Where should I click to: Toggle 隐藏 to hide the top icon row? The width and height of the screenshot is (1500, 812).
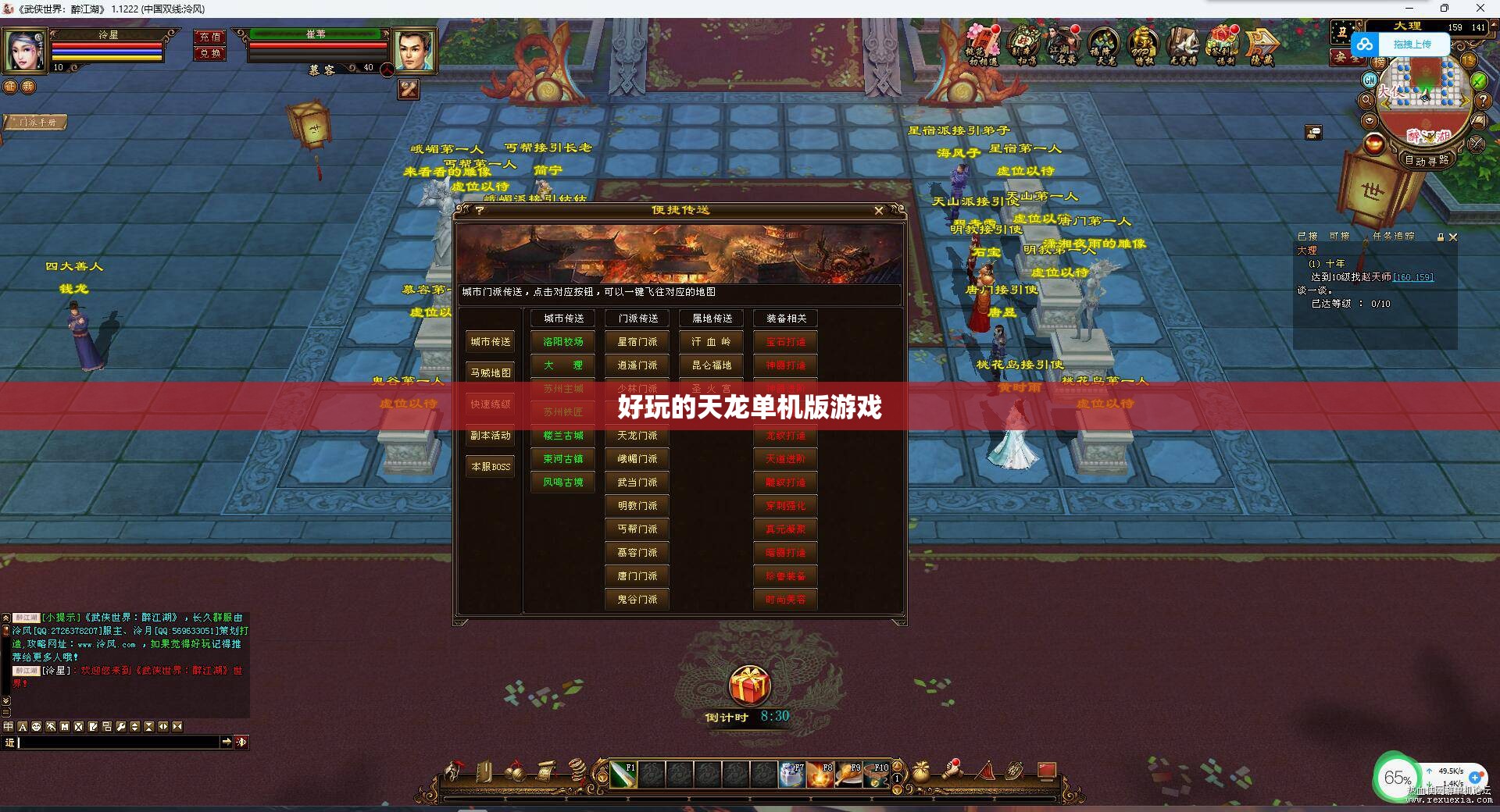[x=1264, y=43]
